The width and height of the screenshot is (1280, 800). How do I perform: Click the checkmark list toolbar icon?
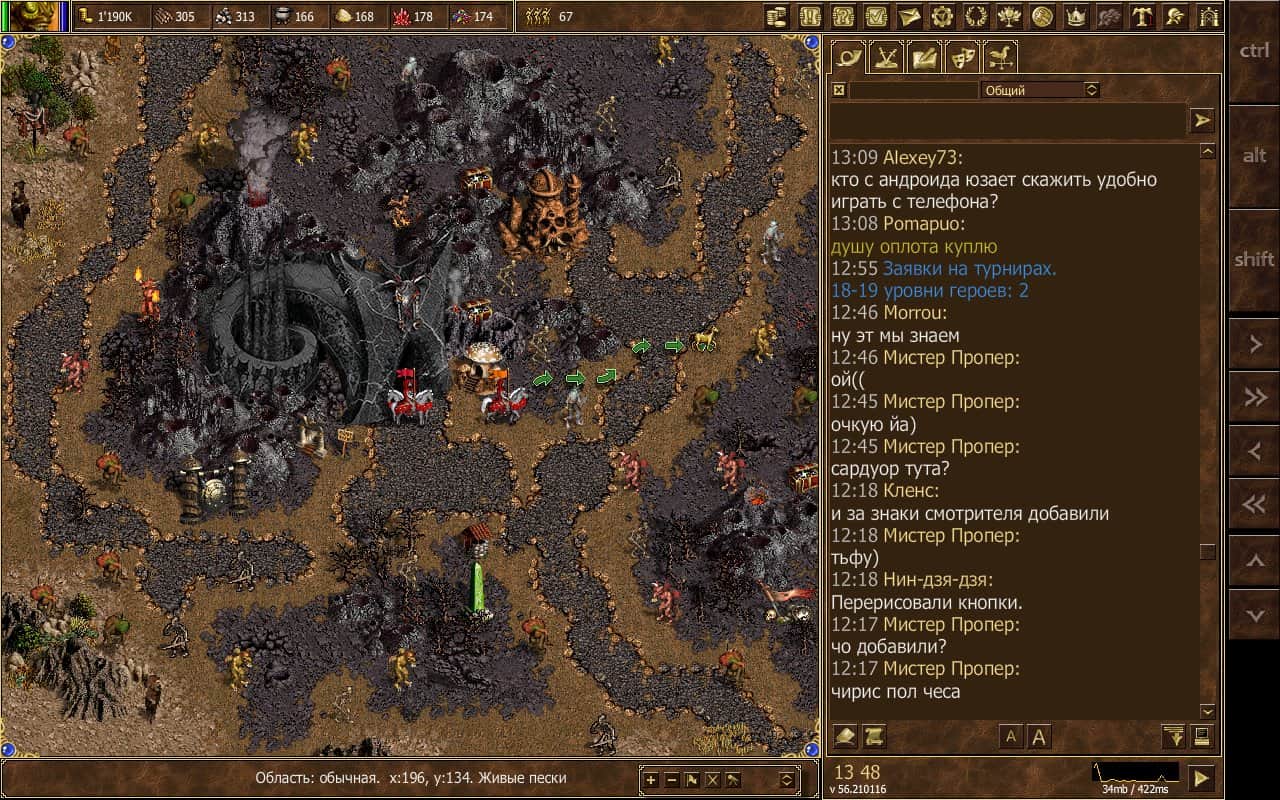coord(875,16)
